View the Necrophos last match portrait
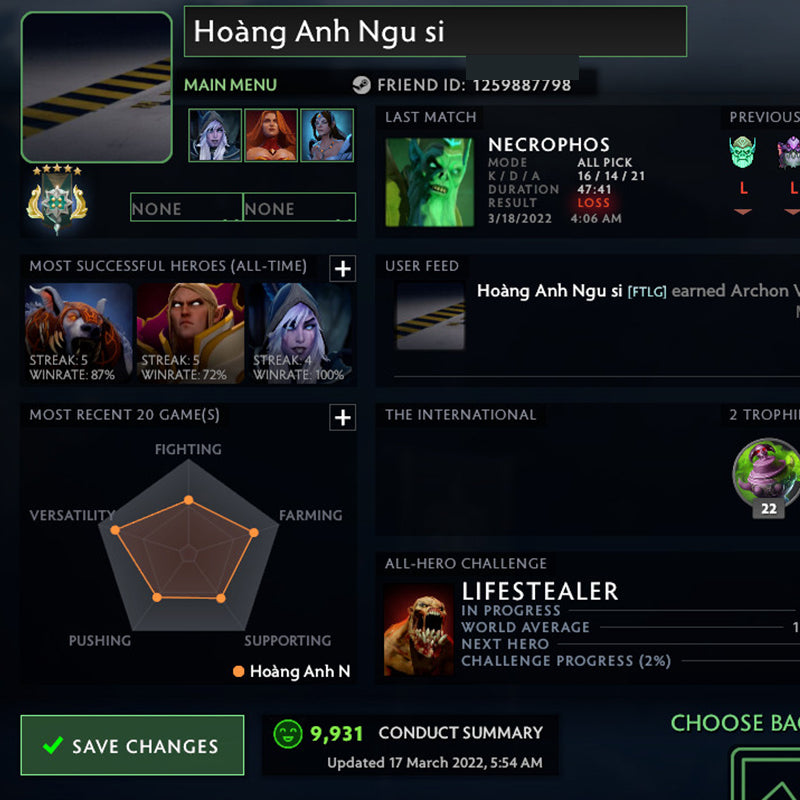 [x=430, y=182]
